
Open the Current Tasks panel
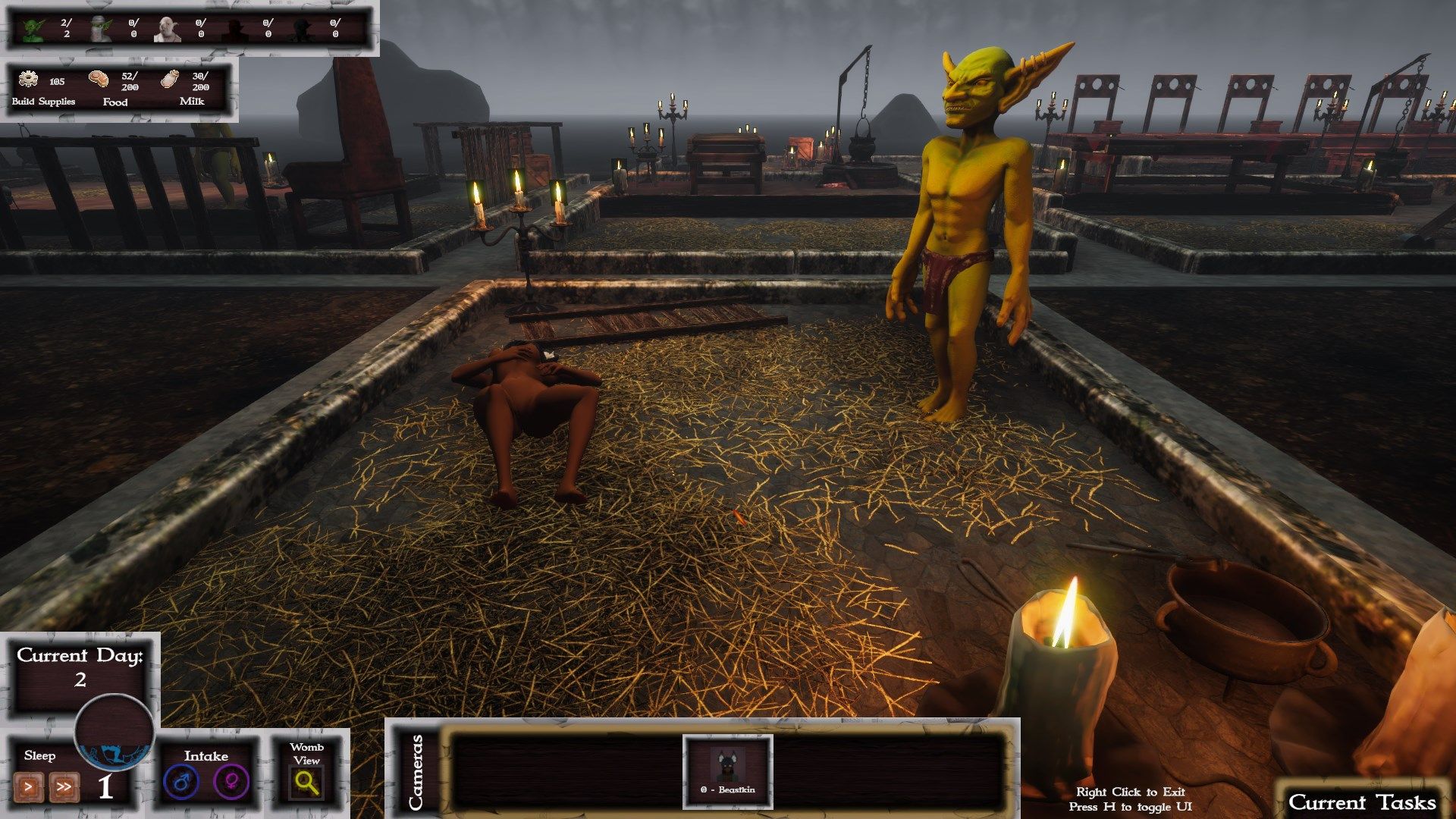[1362, 802]
